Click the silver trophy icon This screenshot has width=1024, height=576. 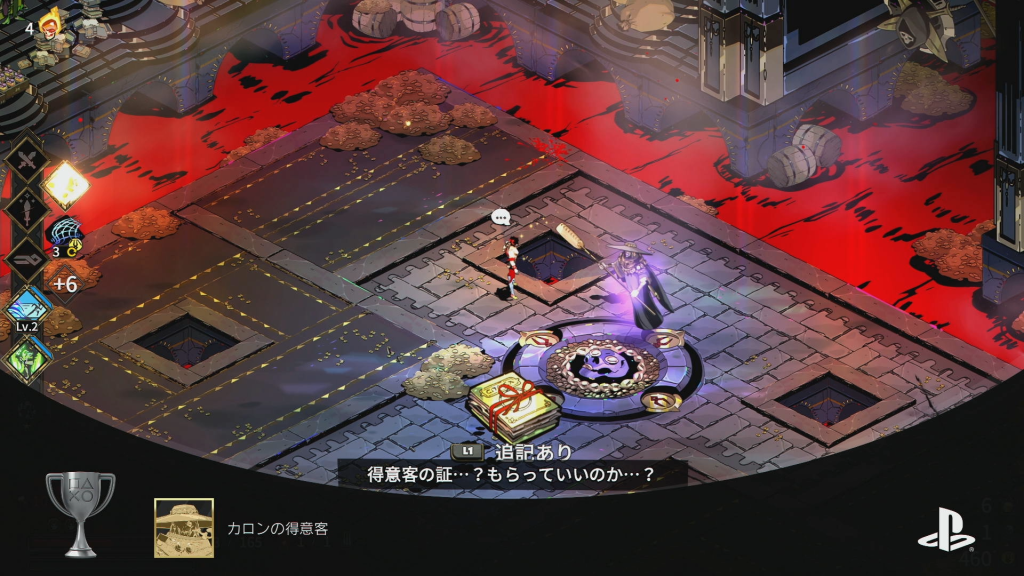click(81, 514)
